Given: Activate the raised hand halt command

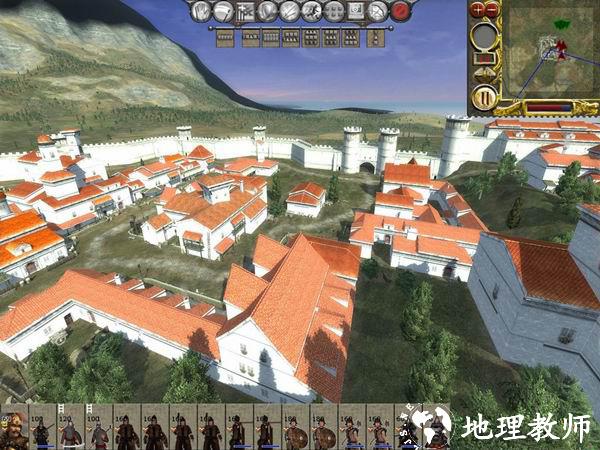Looking at the screenshot, I should coord(201,12).
